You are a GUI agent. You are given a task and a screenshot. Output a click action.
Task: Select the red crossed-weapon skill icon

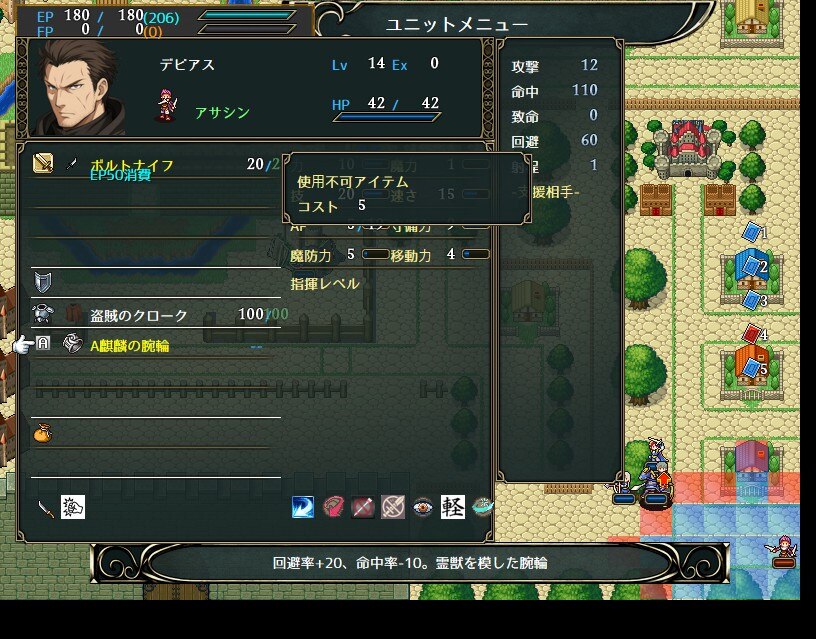[x=363, y=507]
